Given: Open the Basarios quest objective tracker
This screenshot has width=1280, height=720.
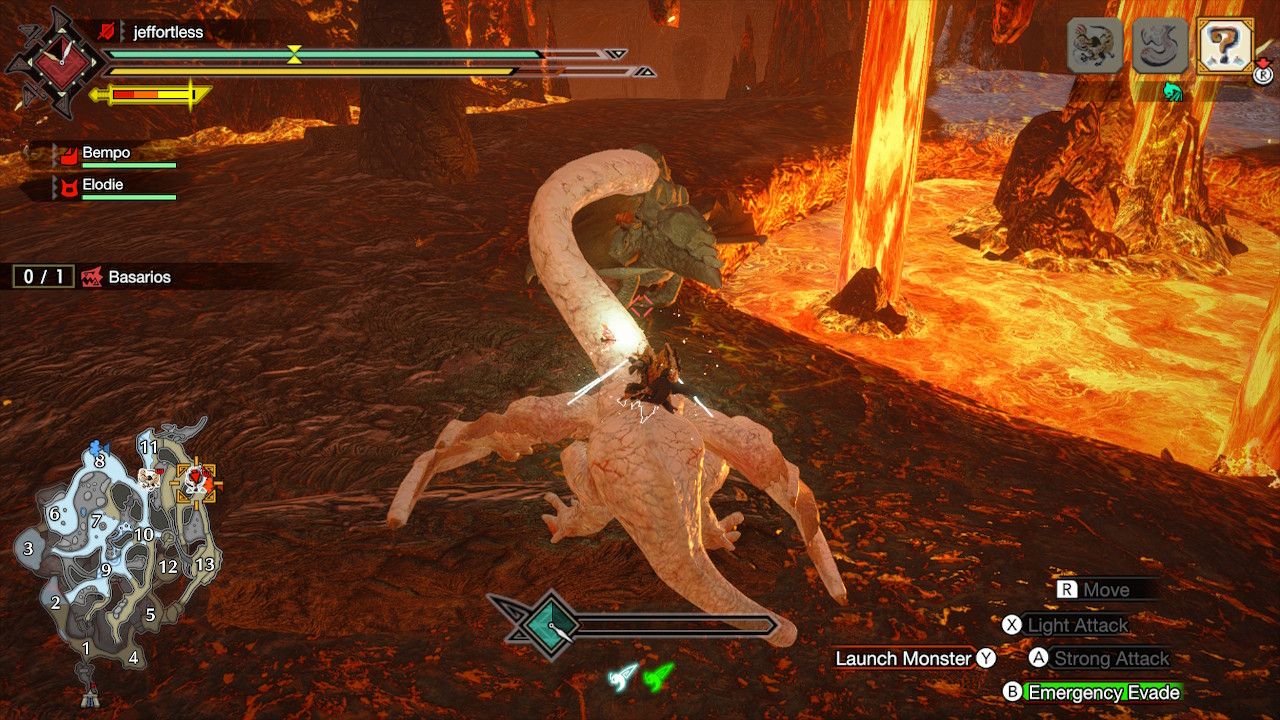Looking at the screenshot, I should click(139, 277).
